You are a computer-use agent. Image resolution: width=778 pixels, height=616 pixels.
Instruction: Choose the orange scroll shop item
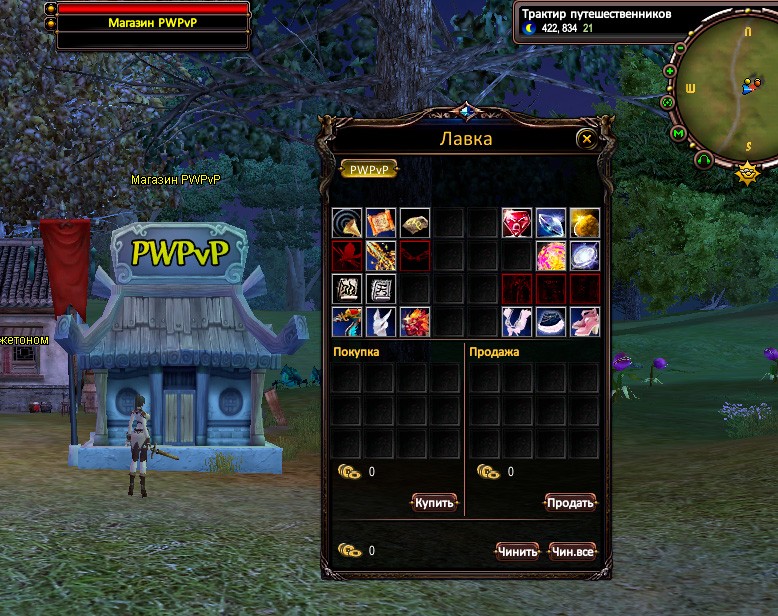[x=381, y=223]
